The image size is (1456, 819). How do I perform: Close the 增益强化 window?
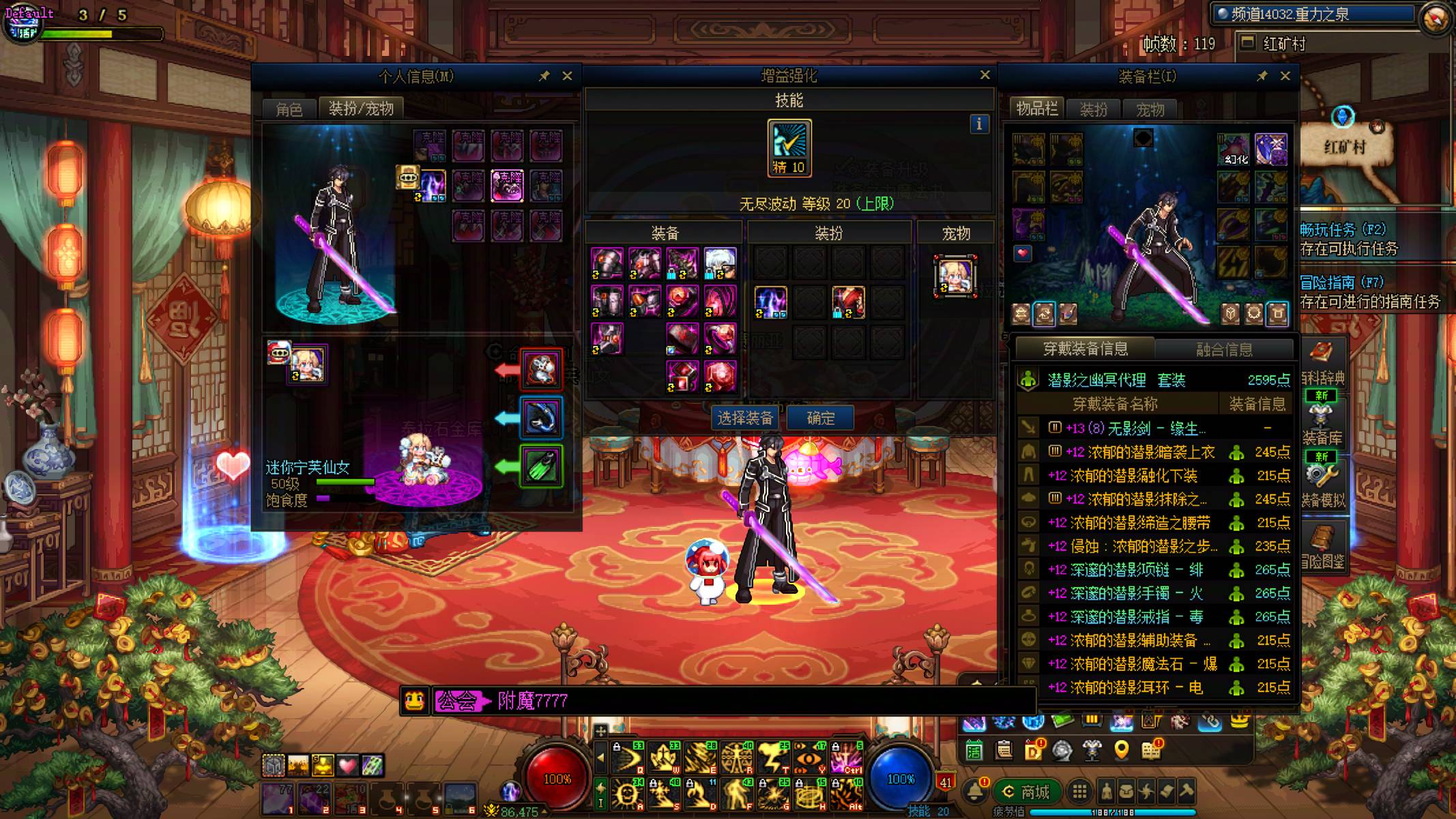click(985, 75)
